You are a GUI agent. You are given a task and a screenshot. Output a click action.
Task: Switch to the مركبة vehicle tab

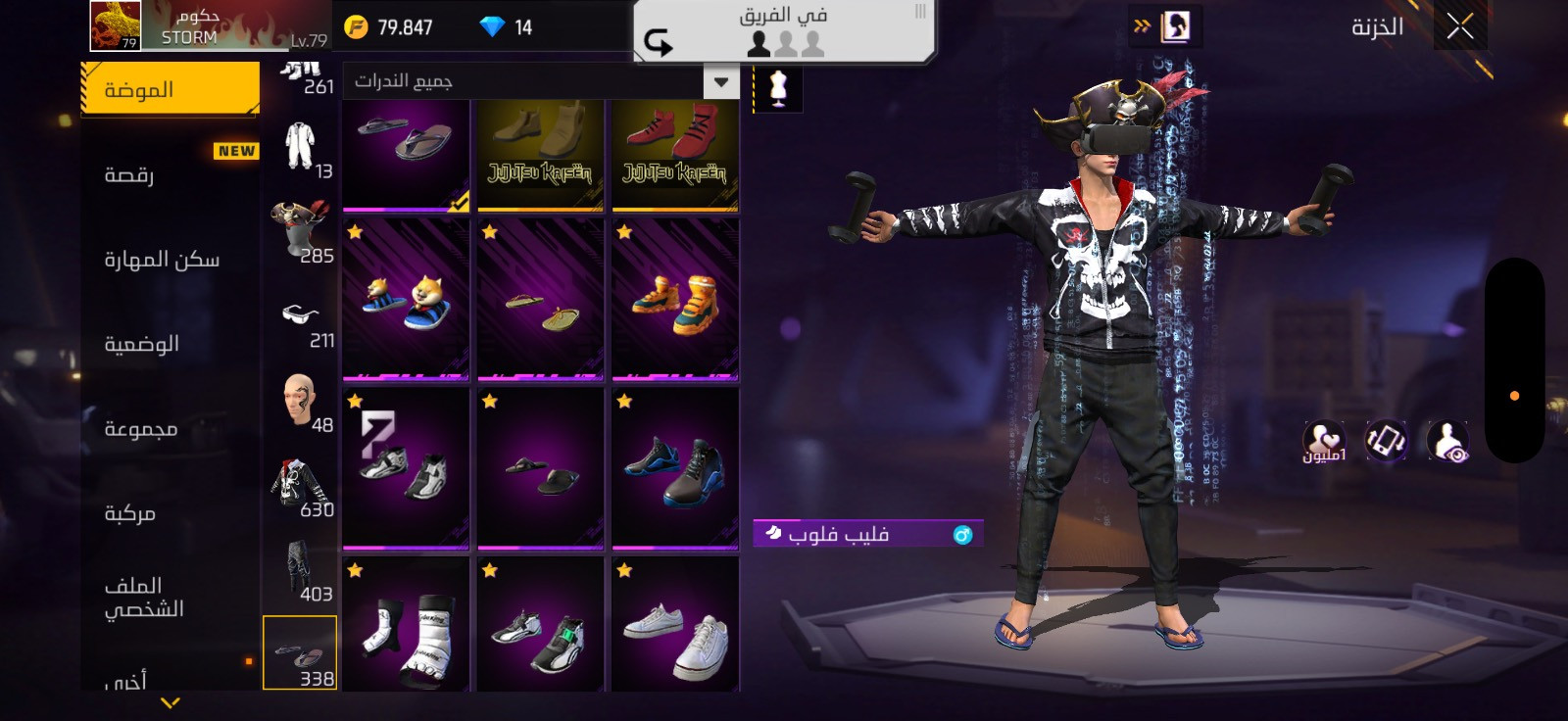130,513
